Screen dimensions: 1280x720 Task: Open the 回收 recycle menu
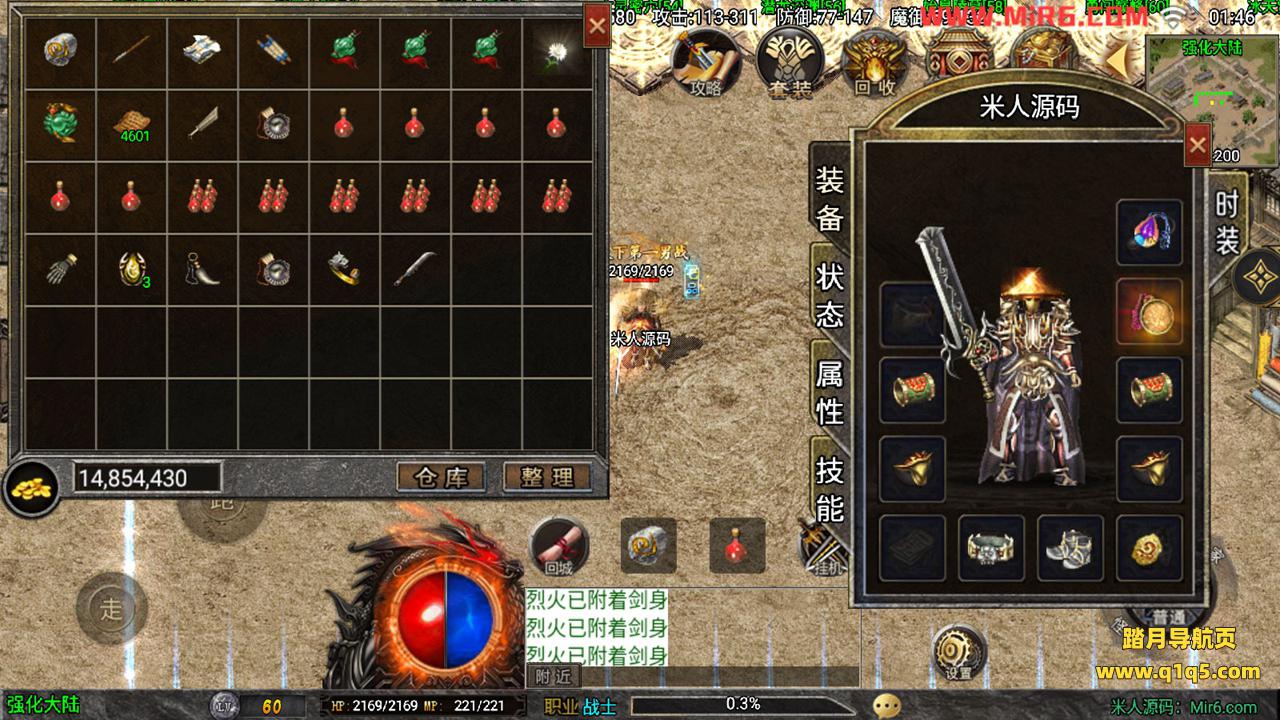click(874, 62)
